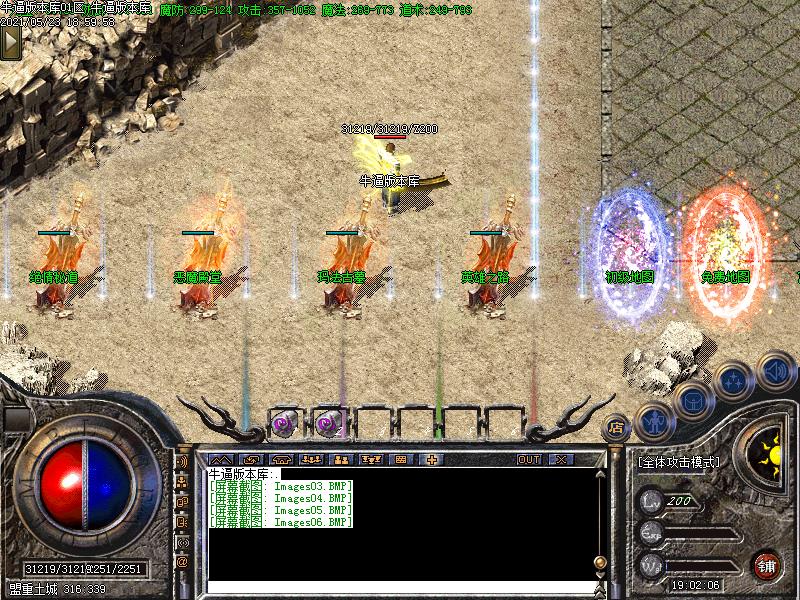This screenshot has width=800, height=600.
Task: Open the character equipment icon
Action: (x=652, y=420)
